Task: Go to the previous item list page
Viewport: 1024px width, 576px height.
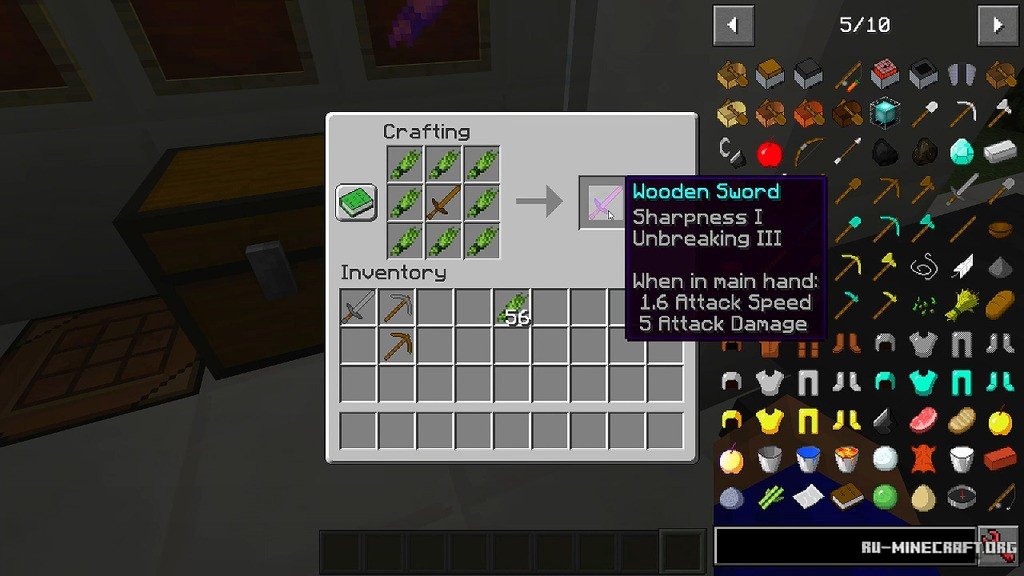Action: click(x=733, y=25)
